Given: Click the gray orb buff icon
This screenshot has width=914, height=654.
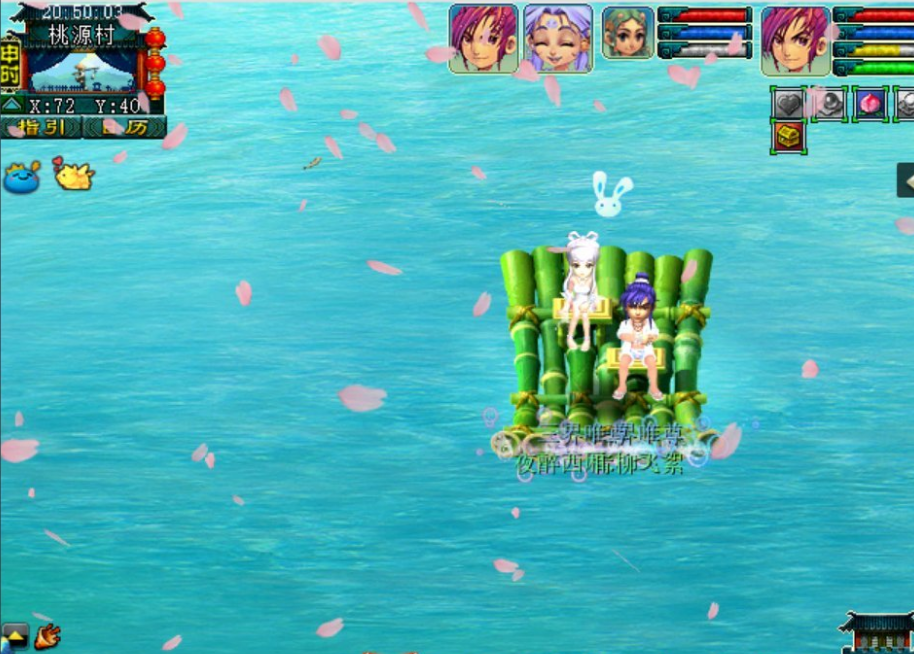Looking at the screenshot, I should coord(829,103).
